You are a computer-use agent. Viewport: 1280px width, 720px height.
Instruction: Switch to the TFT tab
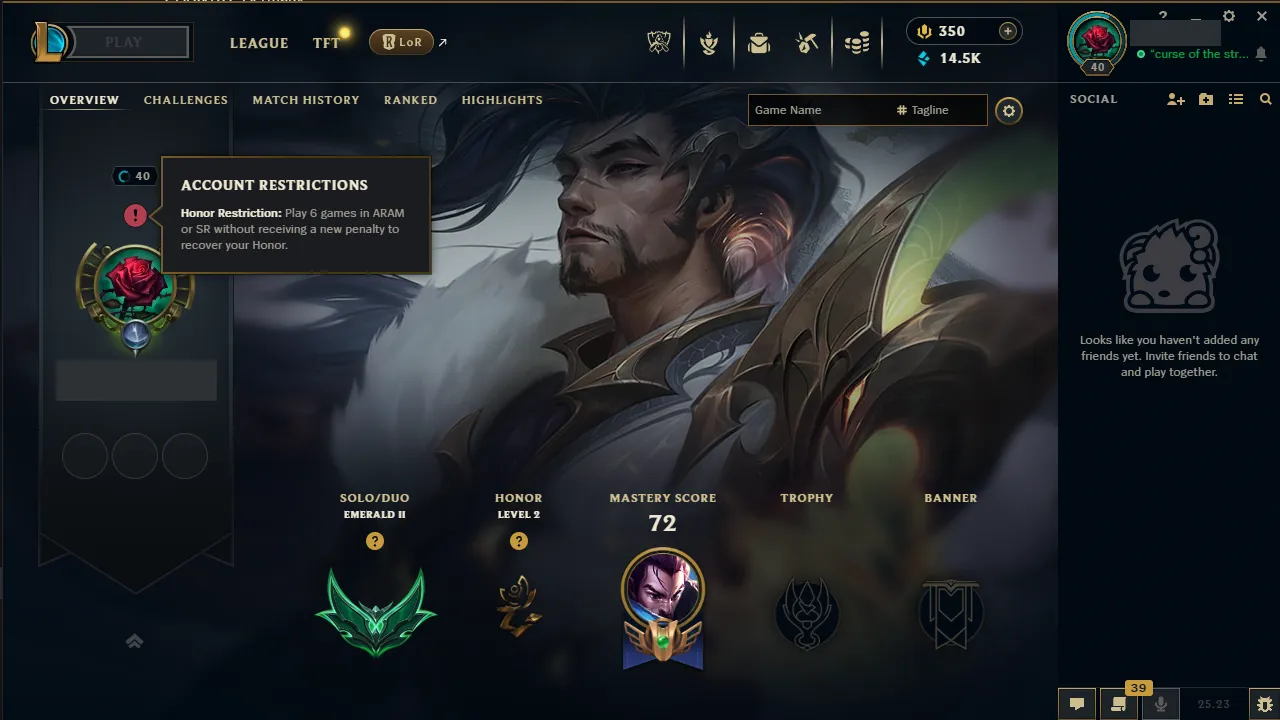click(x=325, y=43)
